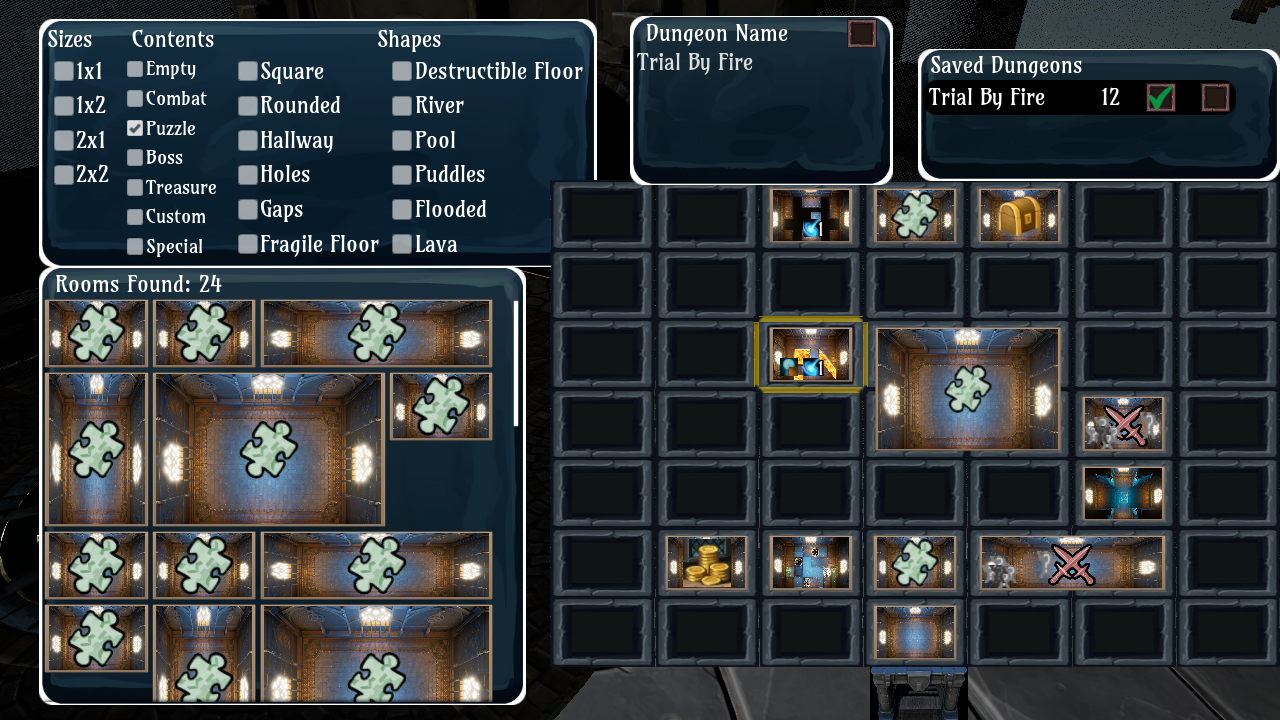This screenshot has width=1280, height=720.
Task: Enable the Destructible Floor filter
Action: coord(402,71)
